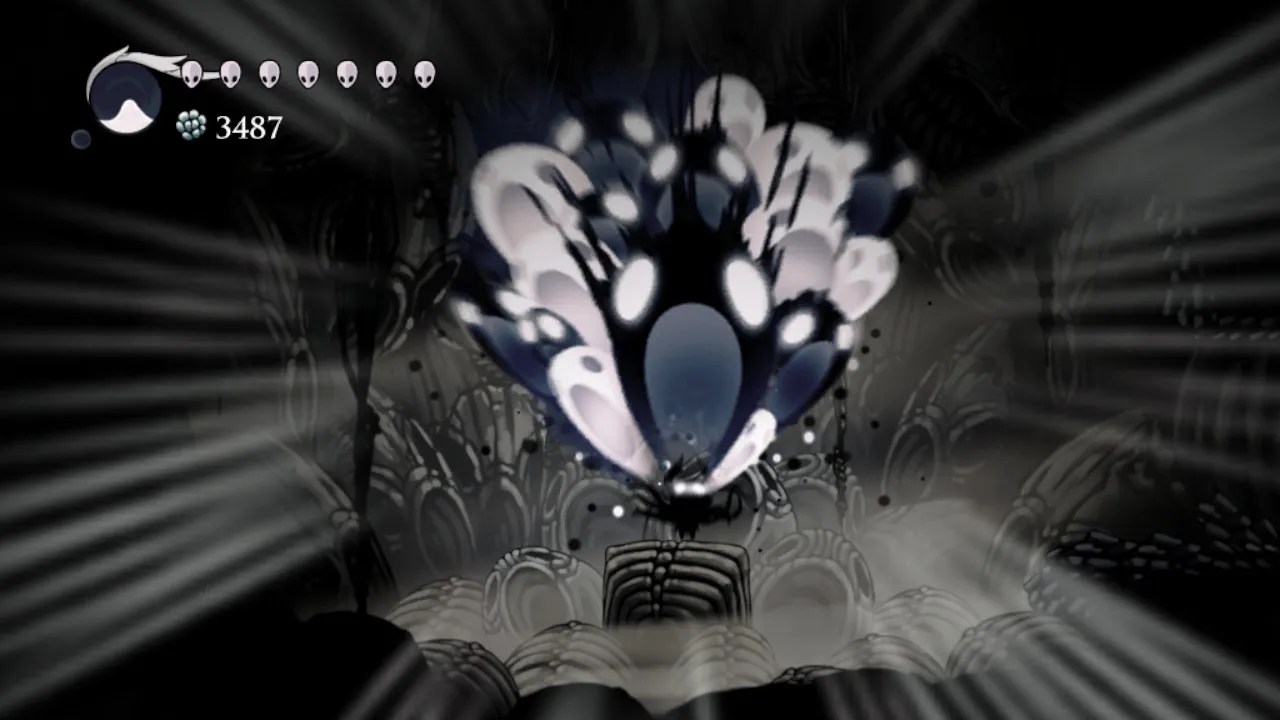Select the geo counter reading 3487
This screenshot has height=720, width=1280.
(248, 127)
